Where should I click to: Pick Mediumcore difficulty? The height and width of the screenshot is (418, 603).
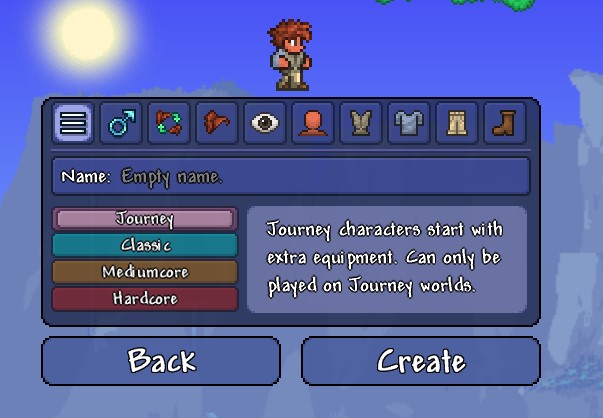coord(145,272)
